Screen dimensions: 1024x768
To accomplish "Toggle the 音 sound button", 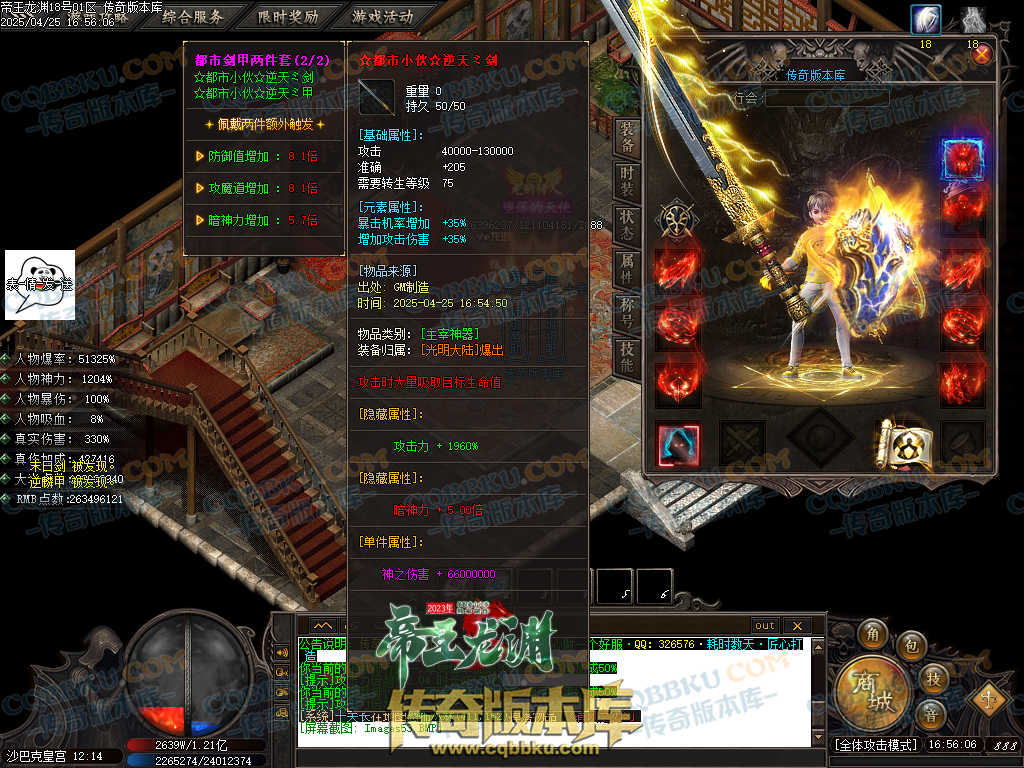I will 930,714.
